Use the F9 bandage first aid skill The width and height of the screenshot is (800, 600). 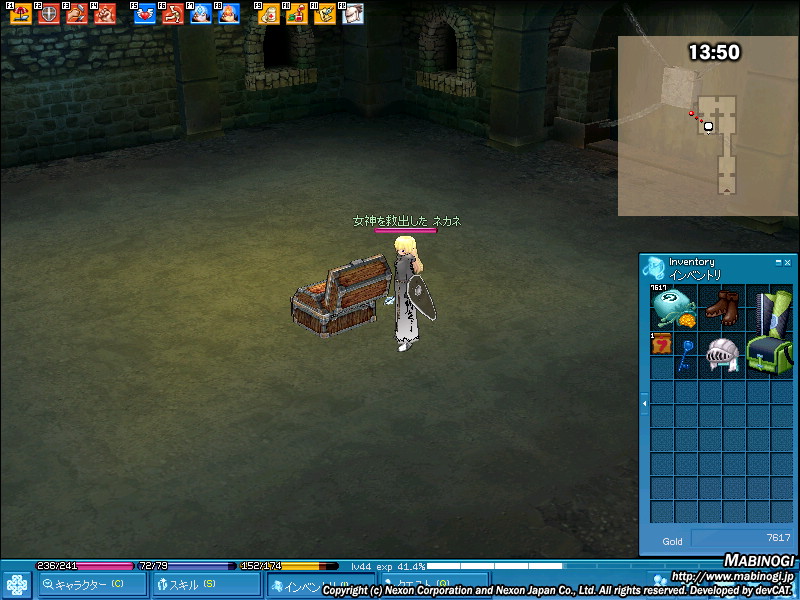point(268,14)
